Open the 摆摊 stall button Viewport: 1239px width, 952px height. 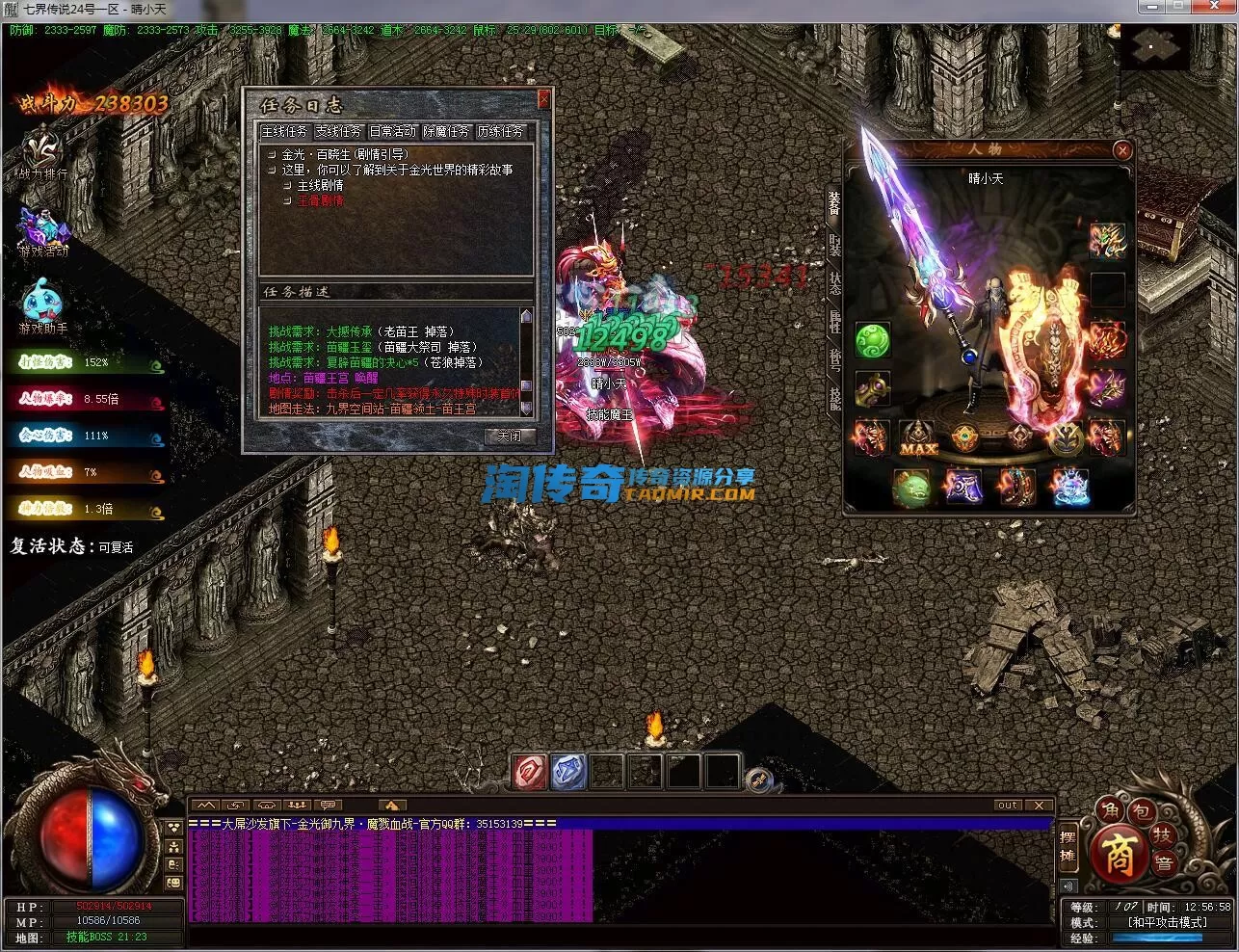(x=1068, y=845)
